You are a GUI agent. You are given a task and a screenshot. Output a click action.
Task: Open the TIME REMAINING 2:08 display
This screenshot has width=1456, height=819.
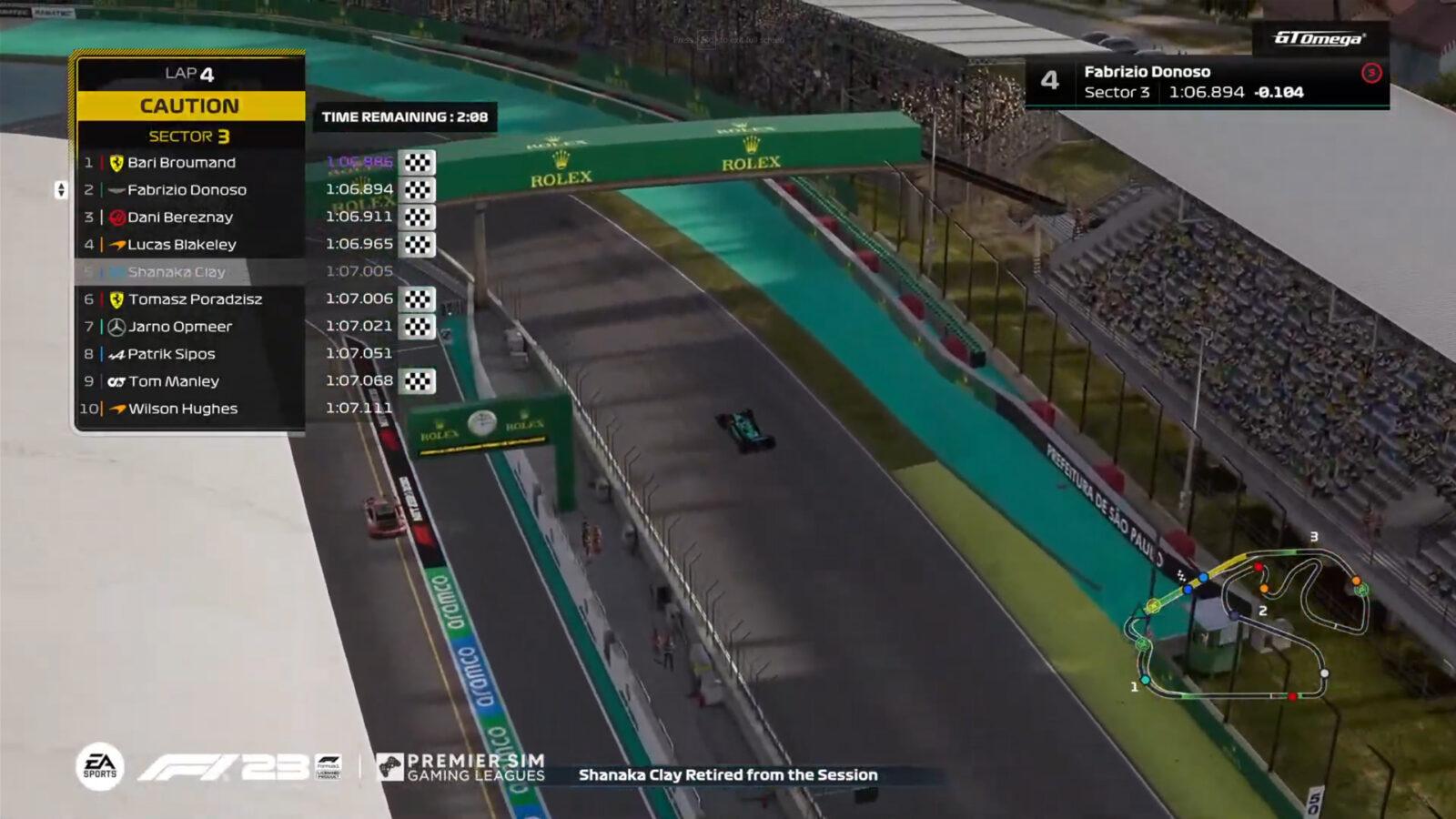pos(404,117)
